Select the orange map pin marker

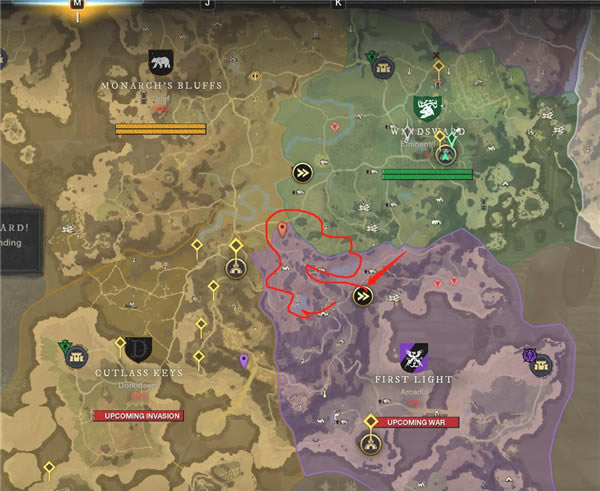[282, 230]
